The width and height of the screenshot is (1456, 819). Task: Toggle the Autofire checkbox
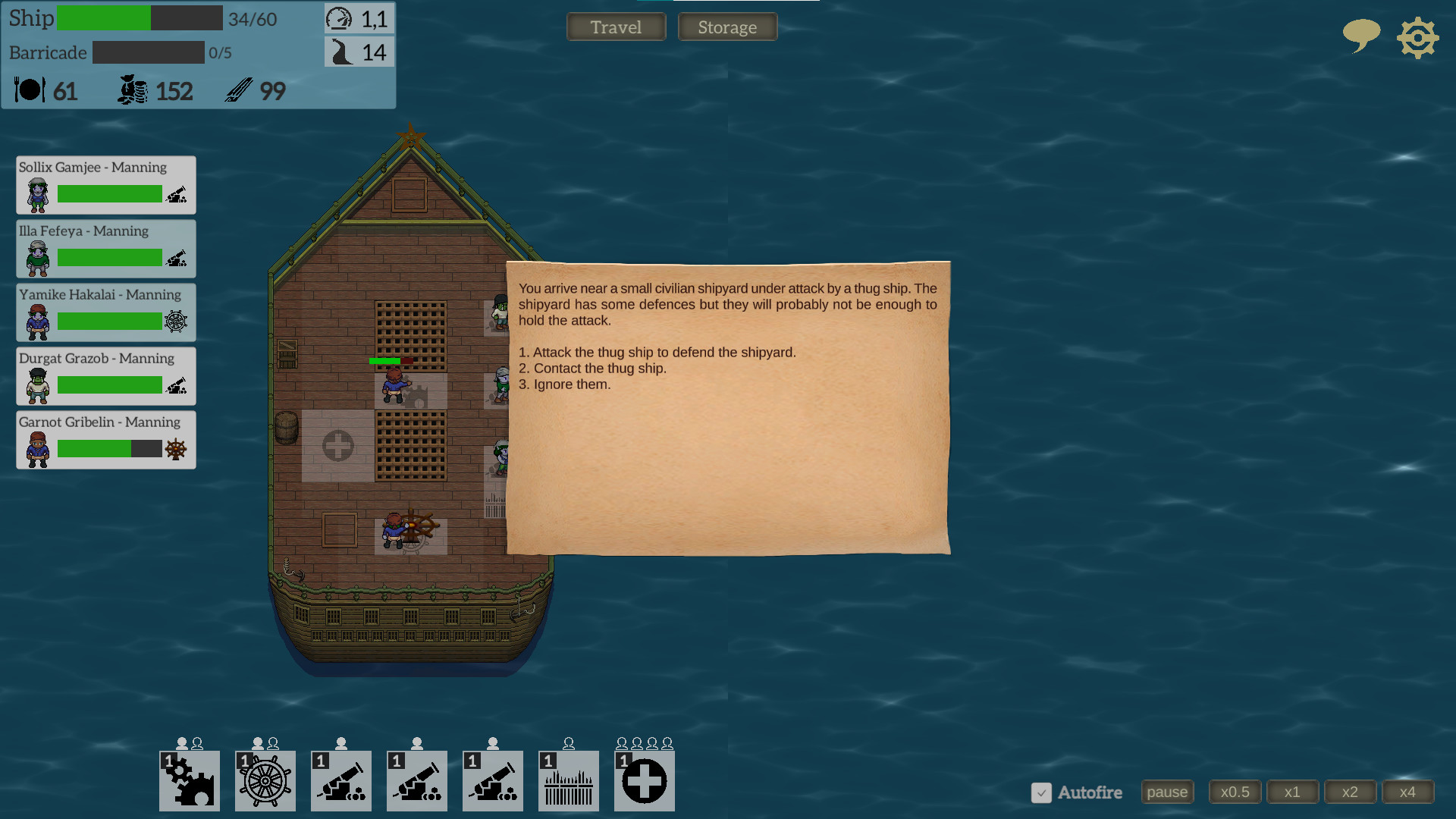point(1042,793)
